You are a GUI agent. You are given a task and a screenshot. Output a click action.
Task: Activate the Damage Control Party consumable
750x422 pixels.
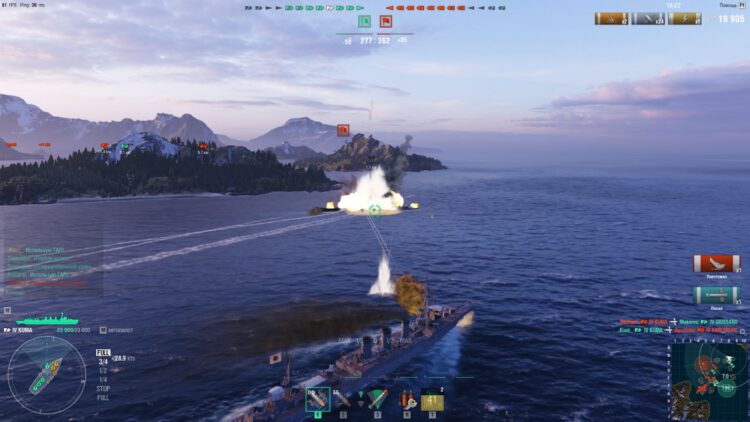[407, 399]
